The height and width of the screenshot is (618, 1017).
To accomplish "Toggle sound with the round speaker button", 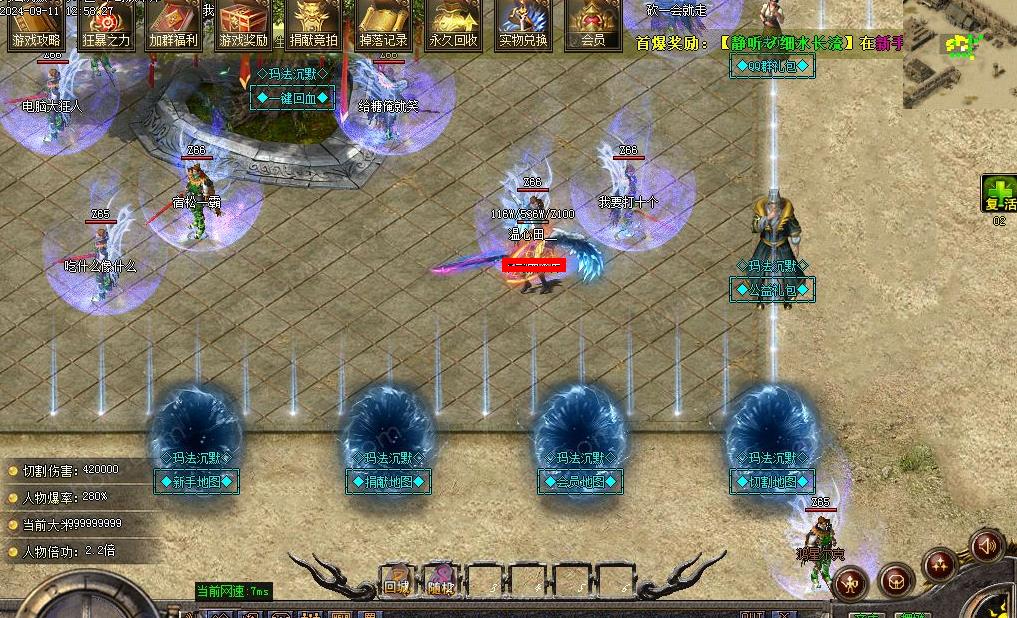I will (986, 546).
